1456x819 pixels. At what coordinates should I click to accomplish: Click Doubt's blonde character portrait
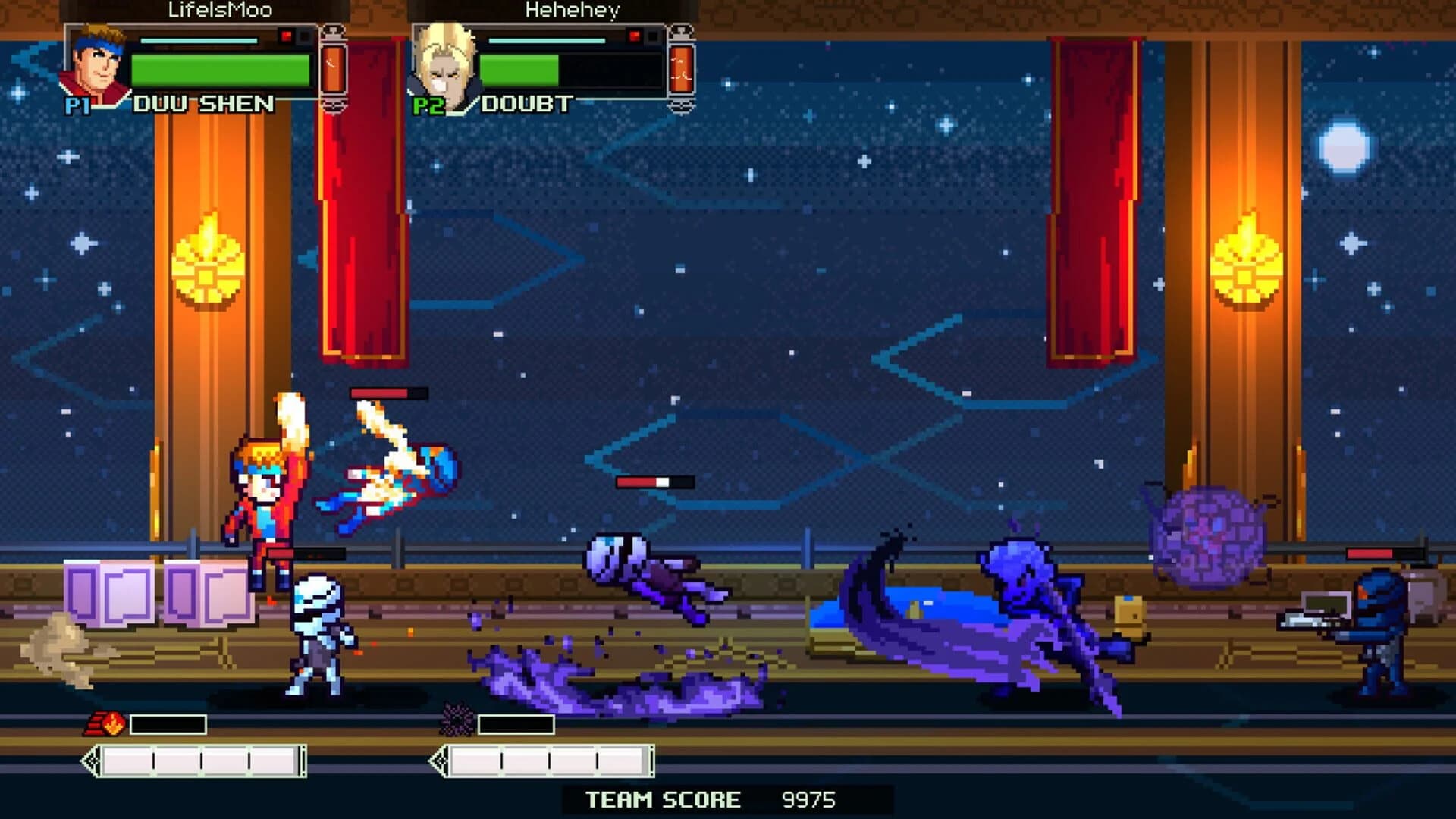444,64
